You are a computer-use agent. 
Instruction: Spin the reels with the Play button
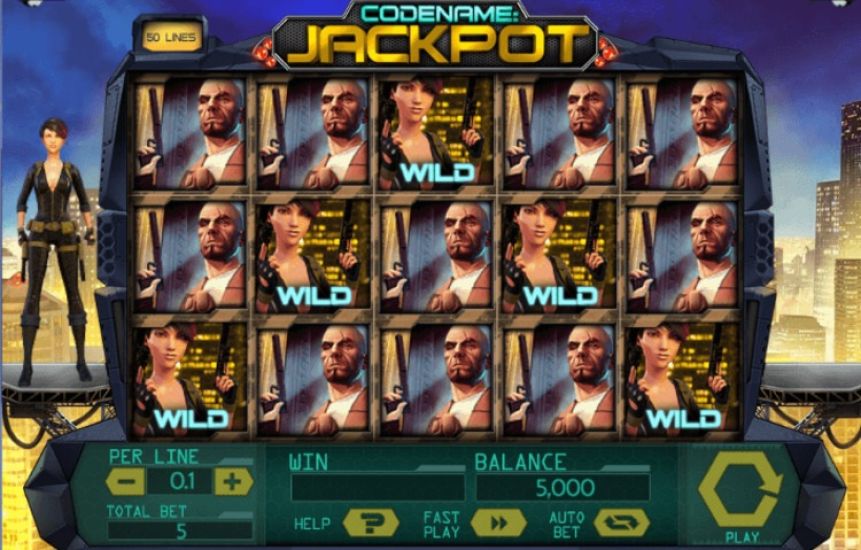(740, 491)
